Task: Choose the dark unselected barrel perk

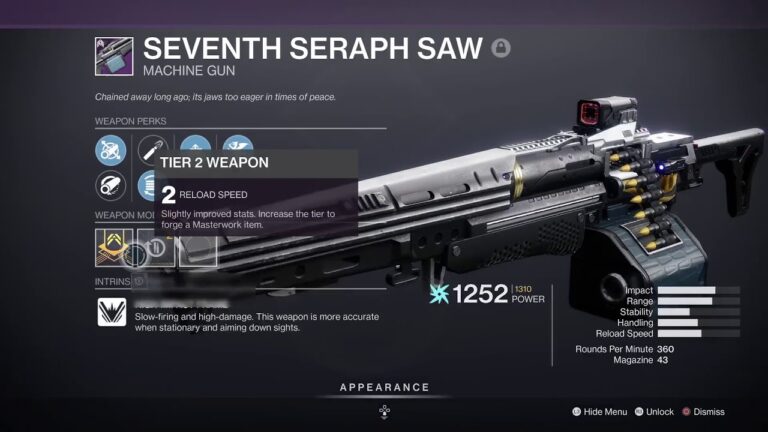Action: click(x=110, y=185)
